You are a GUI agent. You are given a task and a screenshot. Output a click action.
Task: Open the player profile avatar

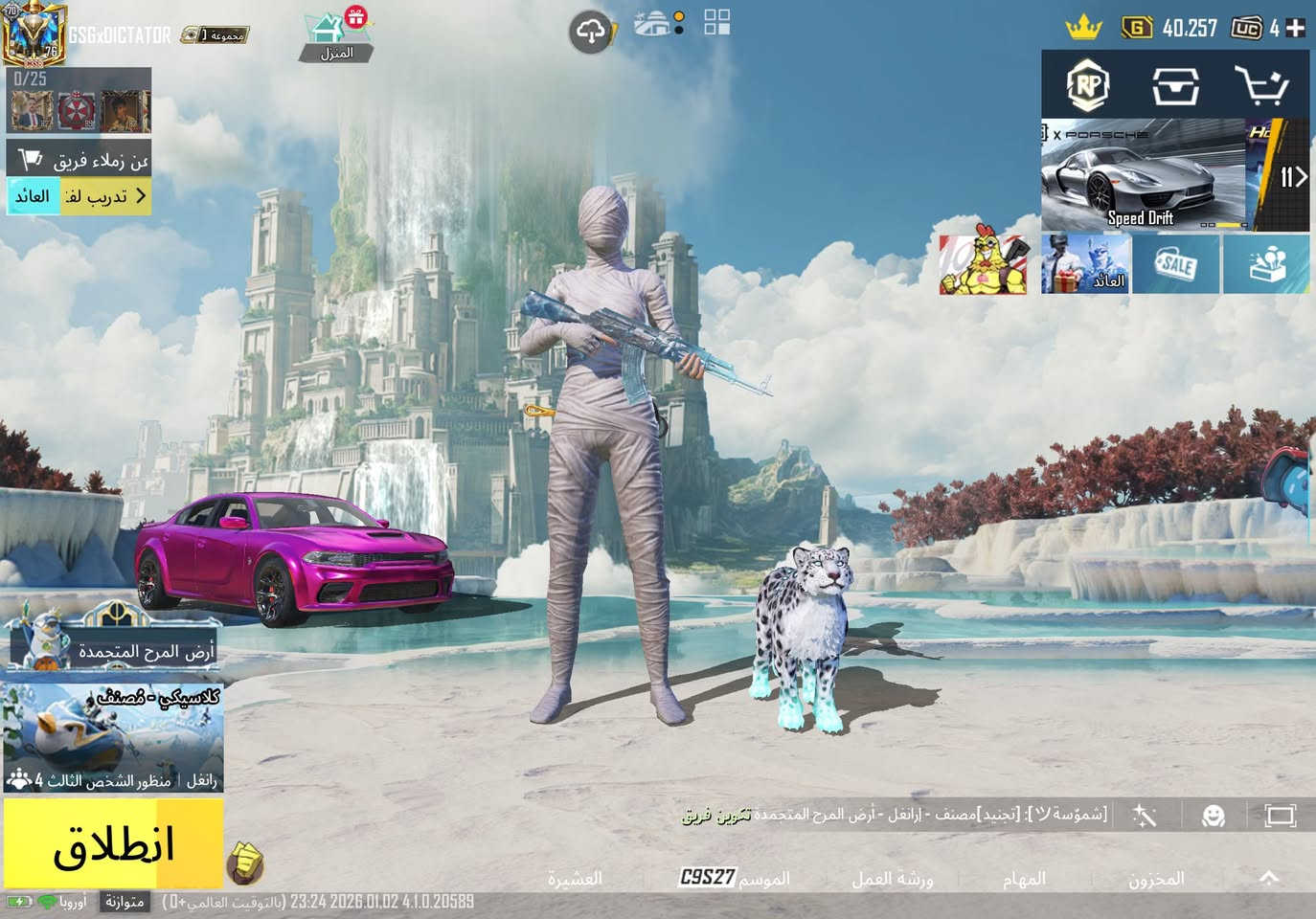click(34, 34)
